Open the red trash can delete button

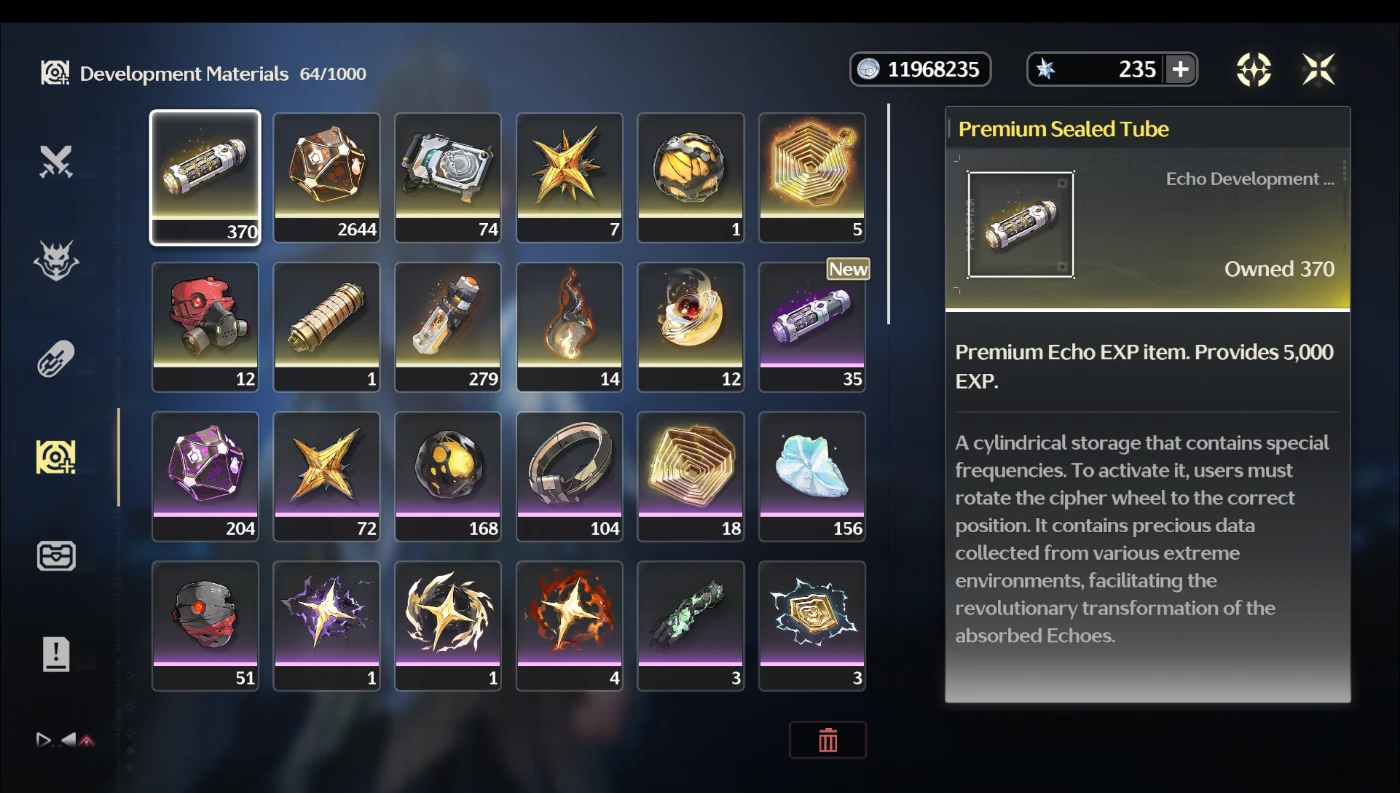point(828,740)
